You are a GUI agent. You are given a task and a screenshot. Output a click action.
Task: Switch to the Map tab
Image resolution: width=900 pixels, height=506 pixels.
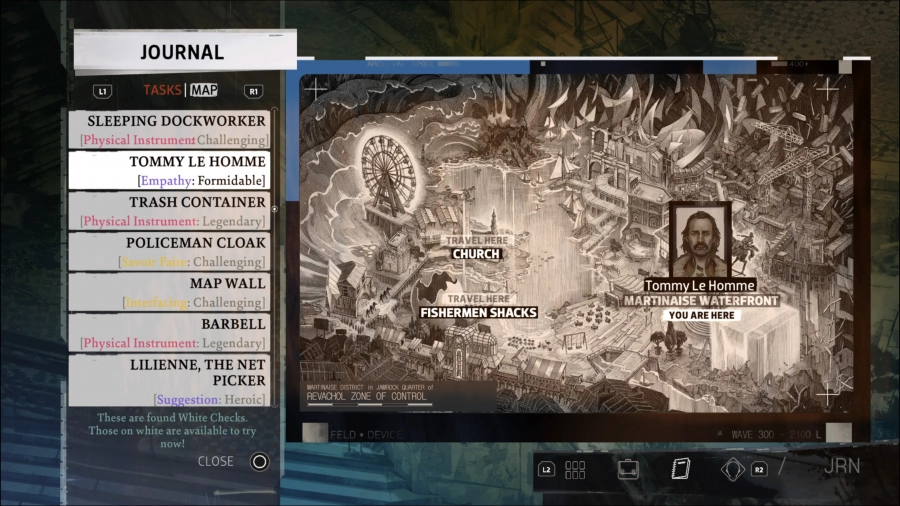point(204,90)
